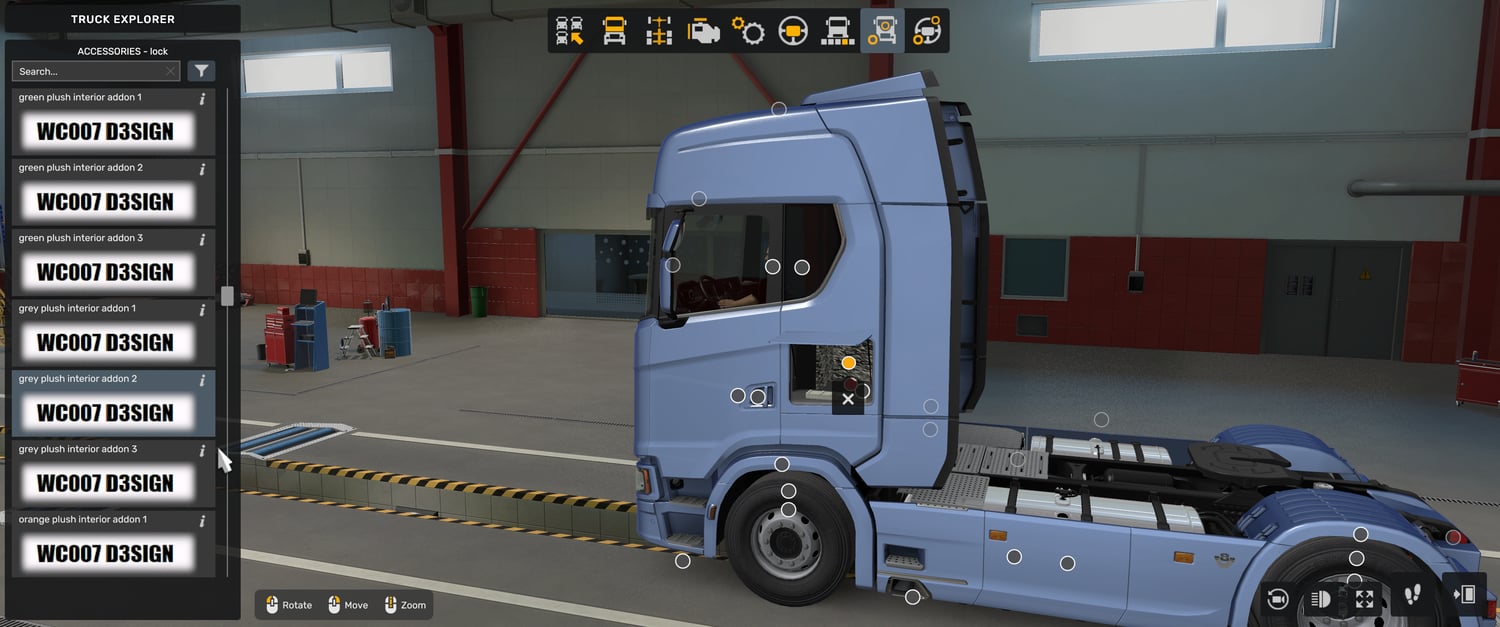Screen dimensions: 1500x627
Task: Close the accessory slot with the X button
Action: (x=848, y=399)
